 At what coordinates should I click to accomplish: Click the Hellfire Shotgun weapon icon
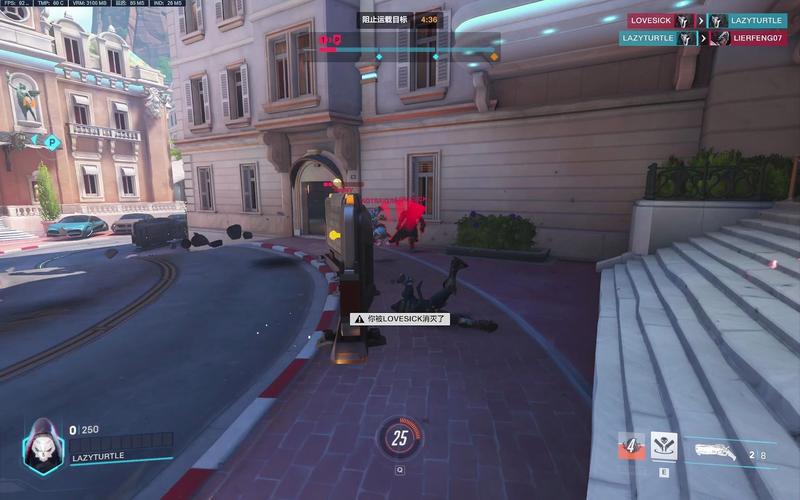717,450
